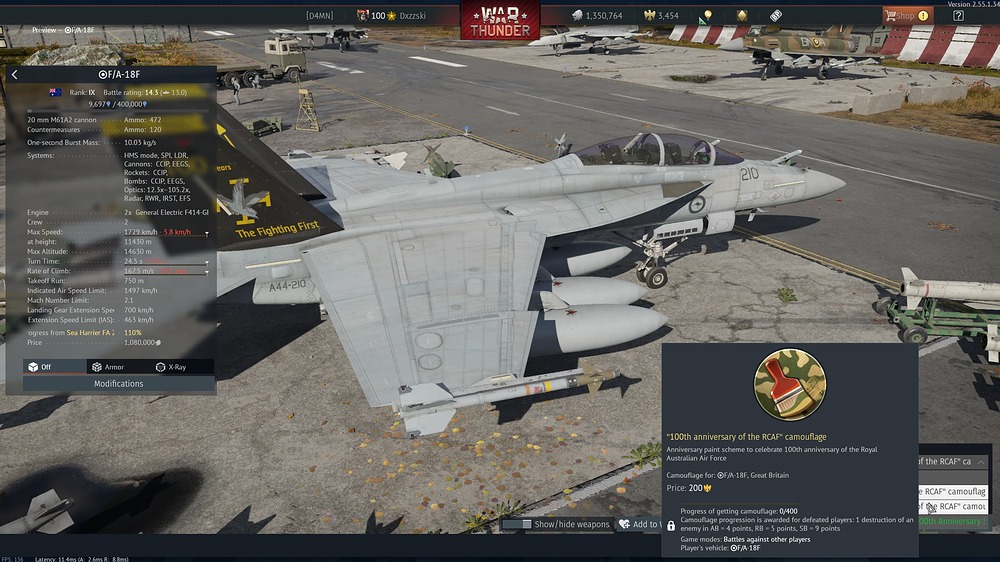Click the Add to wishlist button
The height and width of the screenshot is (562, 1000).
[638, 524]
